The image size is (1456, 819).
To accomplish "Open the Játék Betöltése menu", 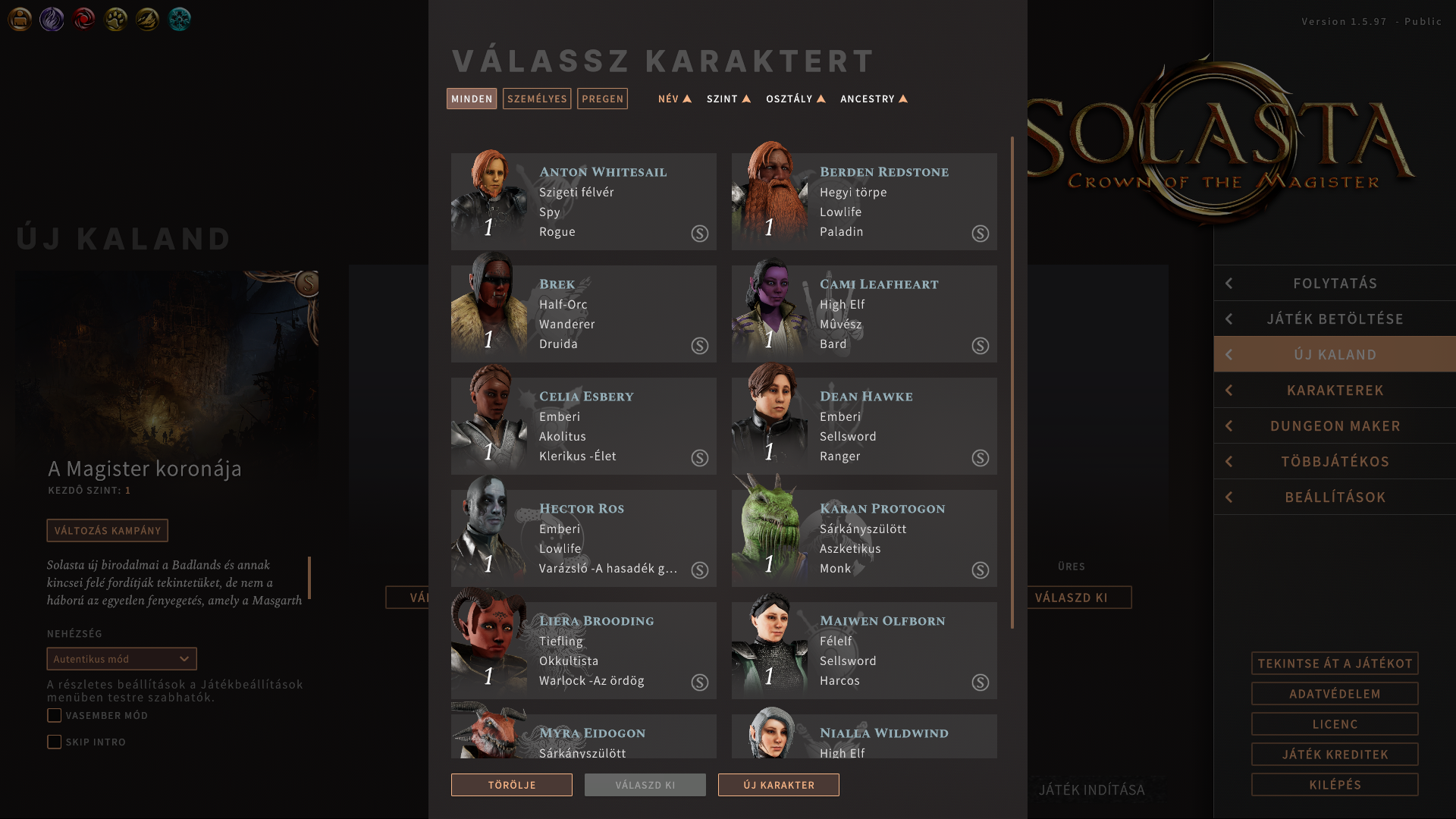I will coord(1335,318).
